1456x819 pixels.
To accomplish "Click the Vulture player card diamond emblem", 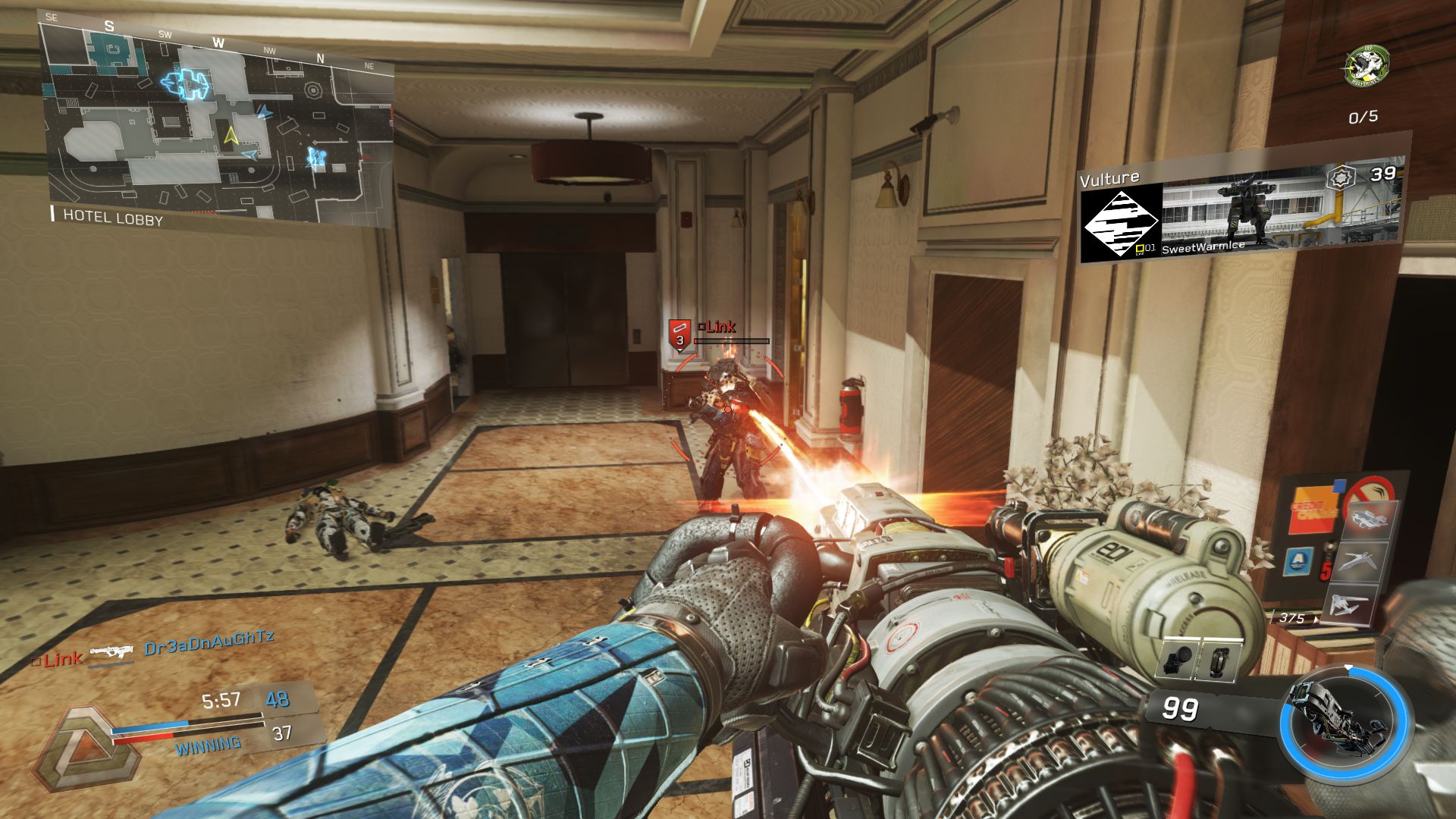I will (1121, 223).
